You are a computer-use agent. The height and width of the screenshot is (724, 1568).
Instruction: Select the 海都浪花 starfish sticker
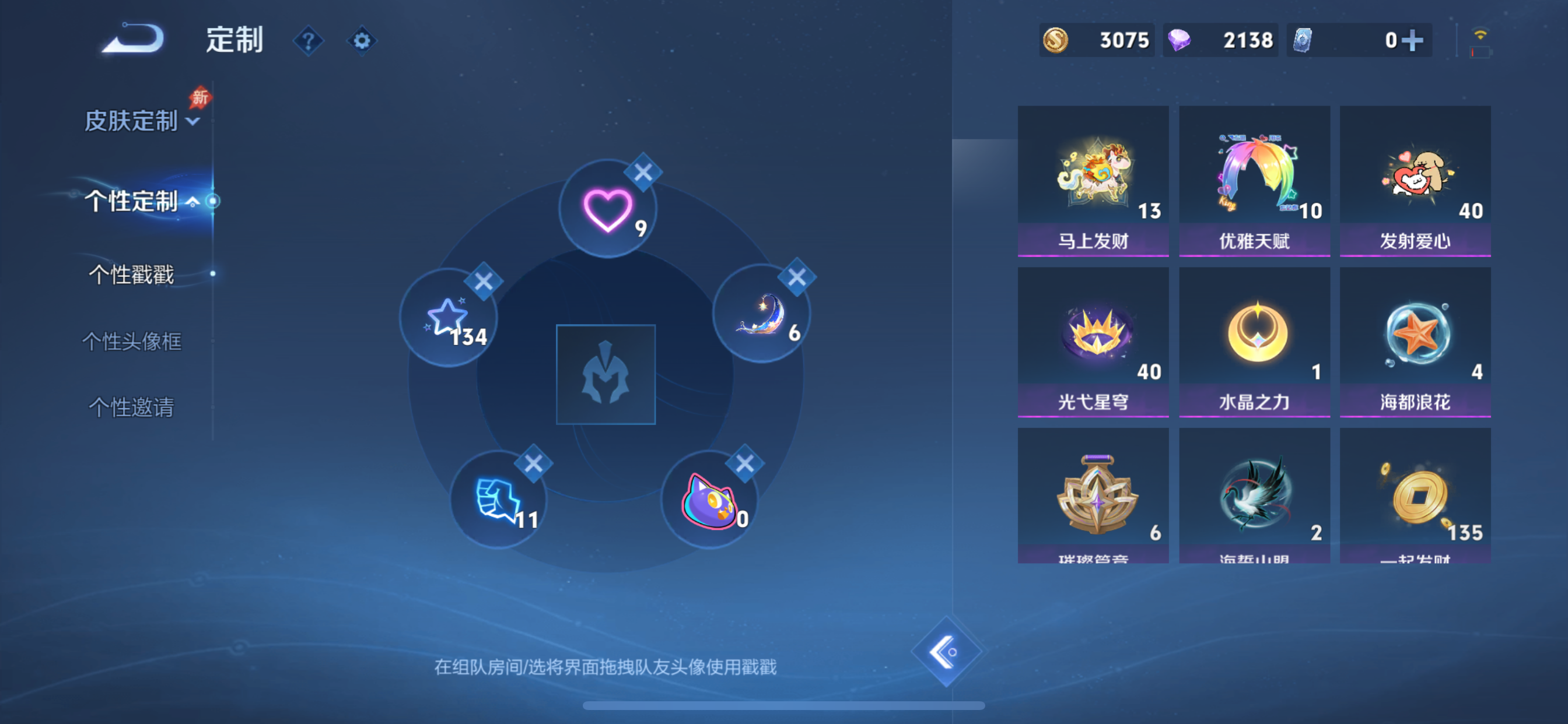pyautogui.click(x=1415, y=335)
